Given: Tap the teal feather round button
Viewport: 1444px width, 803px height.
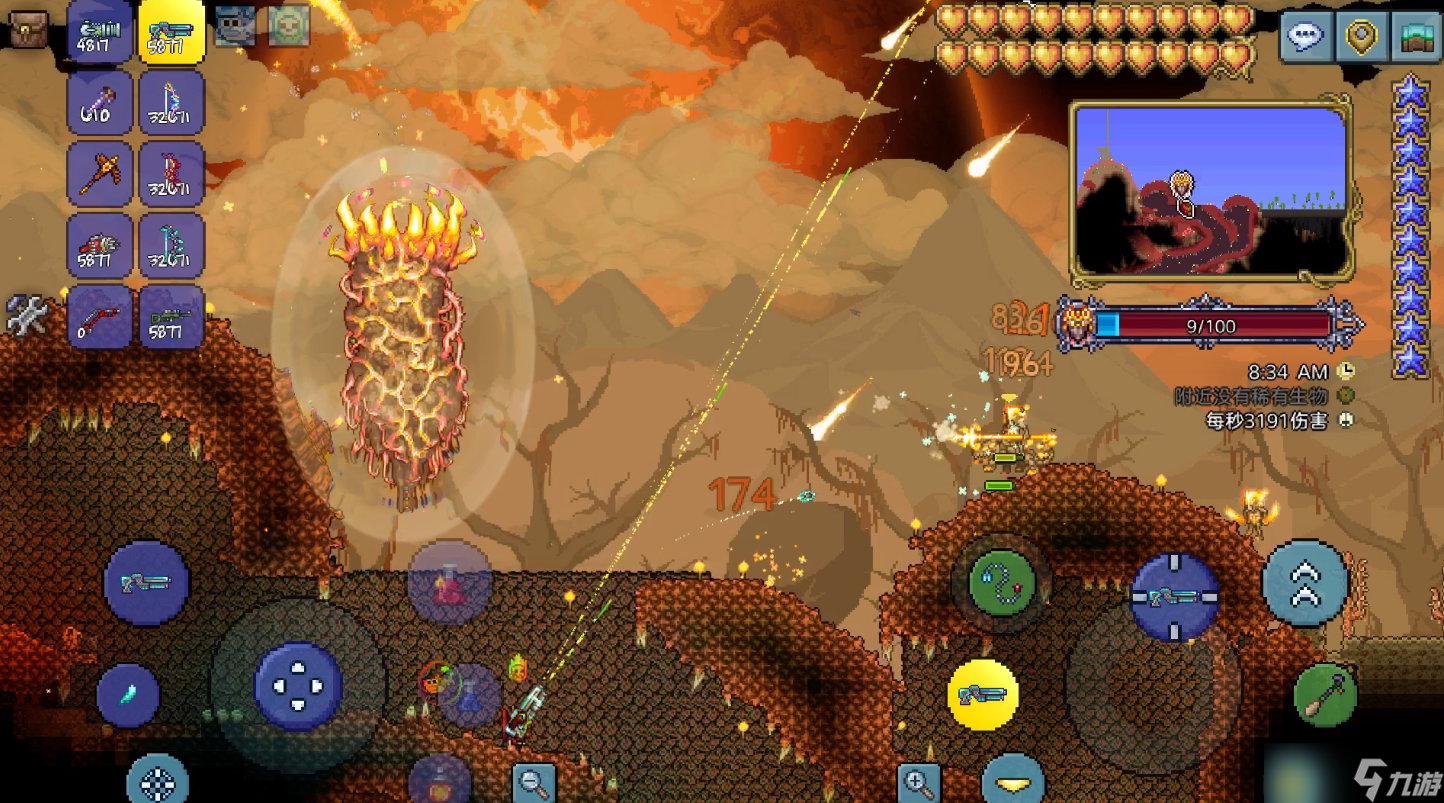Looking at the screenshot, I should pos(128,695).
